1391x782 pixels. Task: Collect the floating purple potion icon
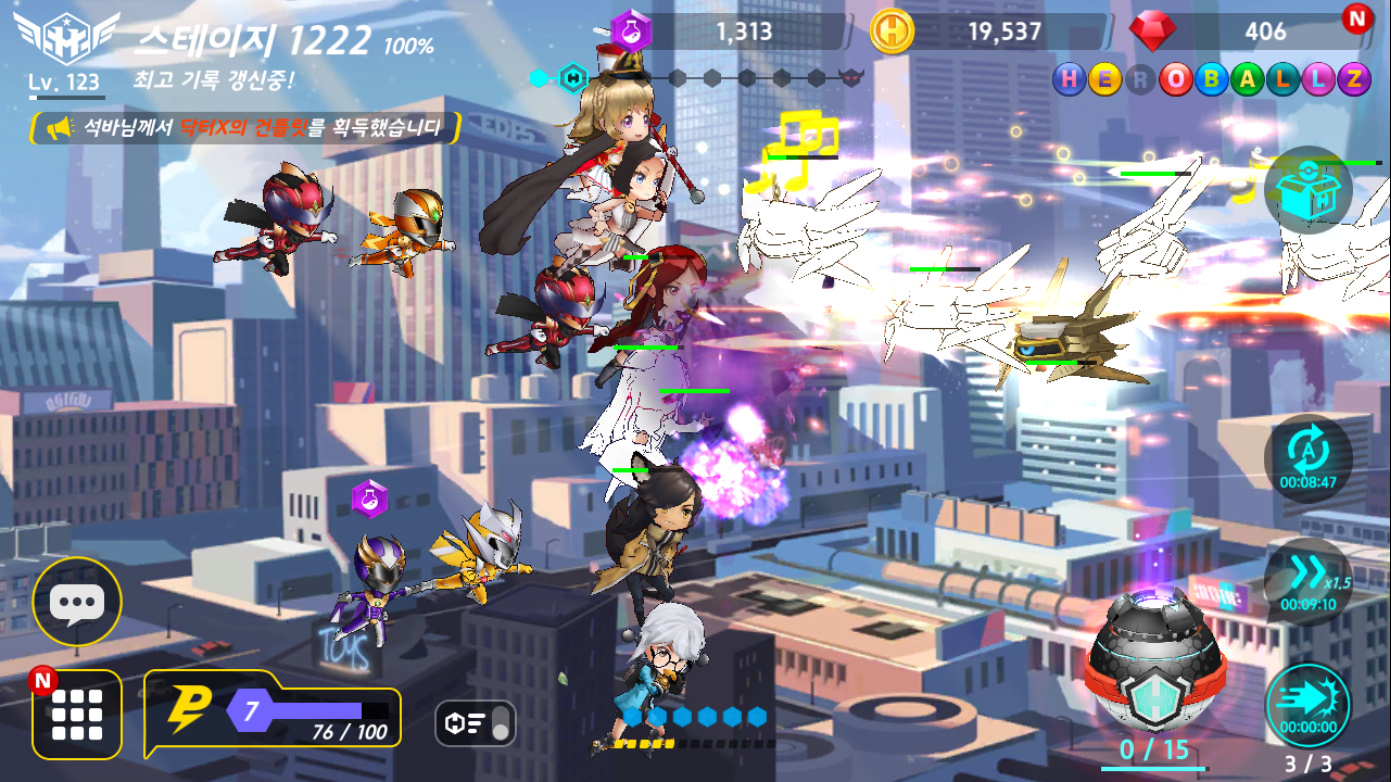369,498
